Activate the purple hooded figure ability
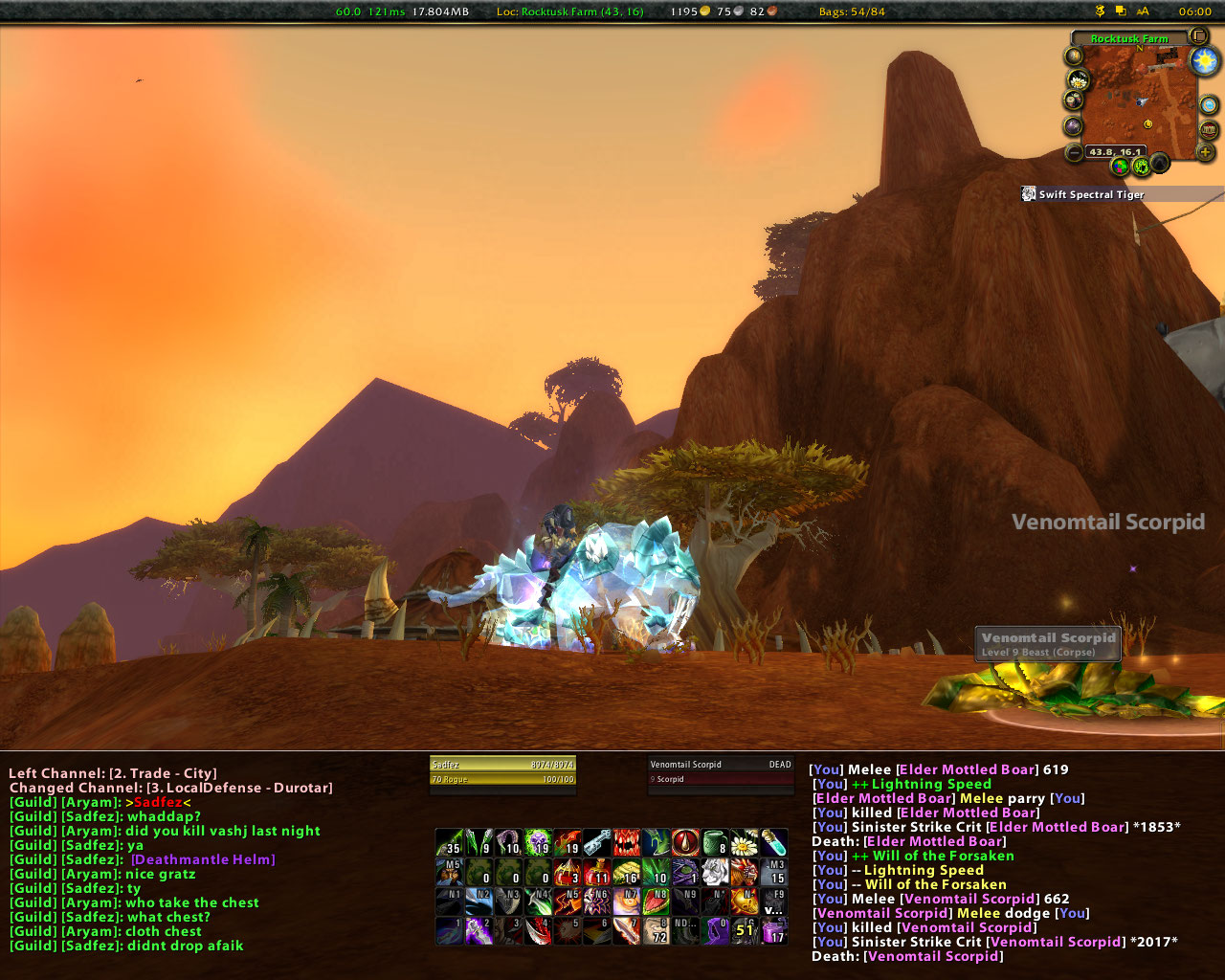1225x980 pixels. (715, 930)
